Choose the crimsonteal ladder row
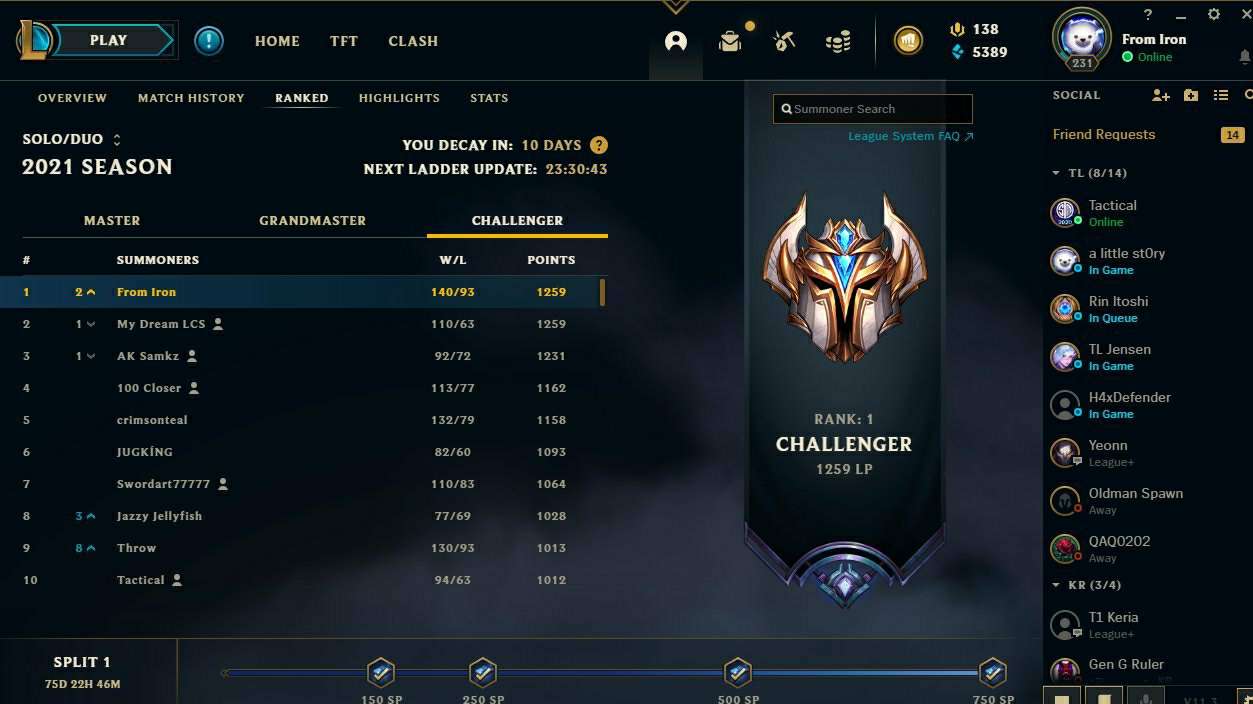The height and width of the screenshot is (704, 1253). [x=152, y=420]
